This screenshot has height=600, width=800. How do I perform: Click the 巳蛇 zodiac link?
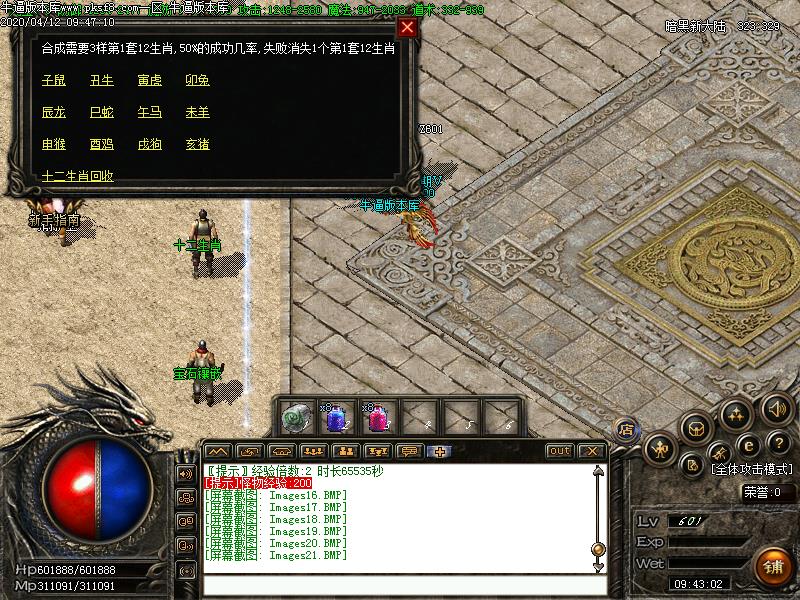pyautogui.click(x=101, y=112)
